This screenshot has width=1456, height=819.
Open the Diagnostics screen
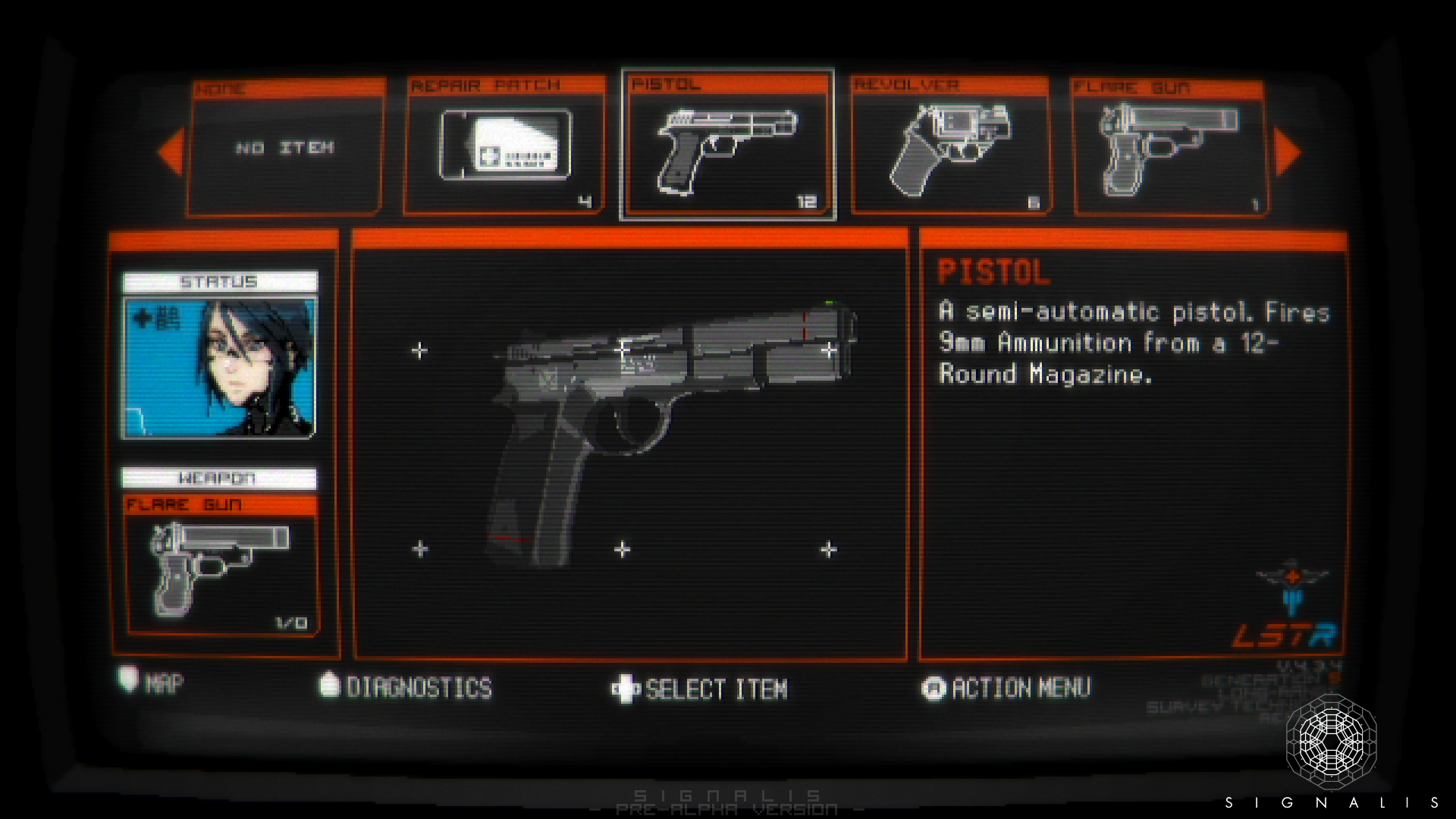point(406,687)
